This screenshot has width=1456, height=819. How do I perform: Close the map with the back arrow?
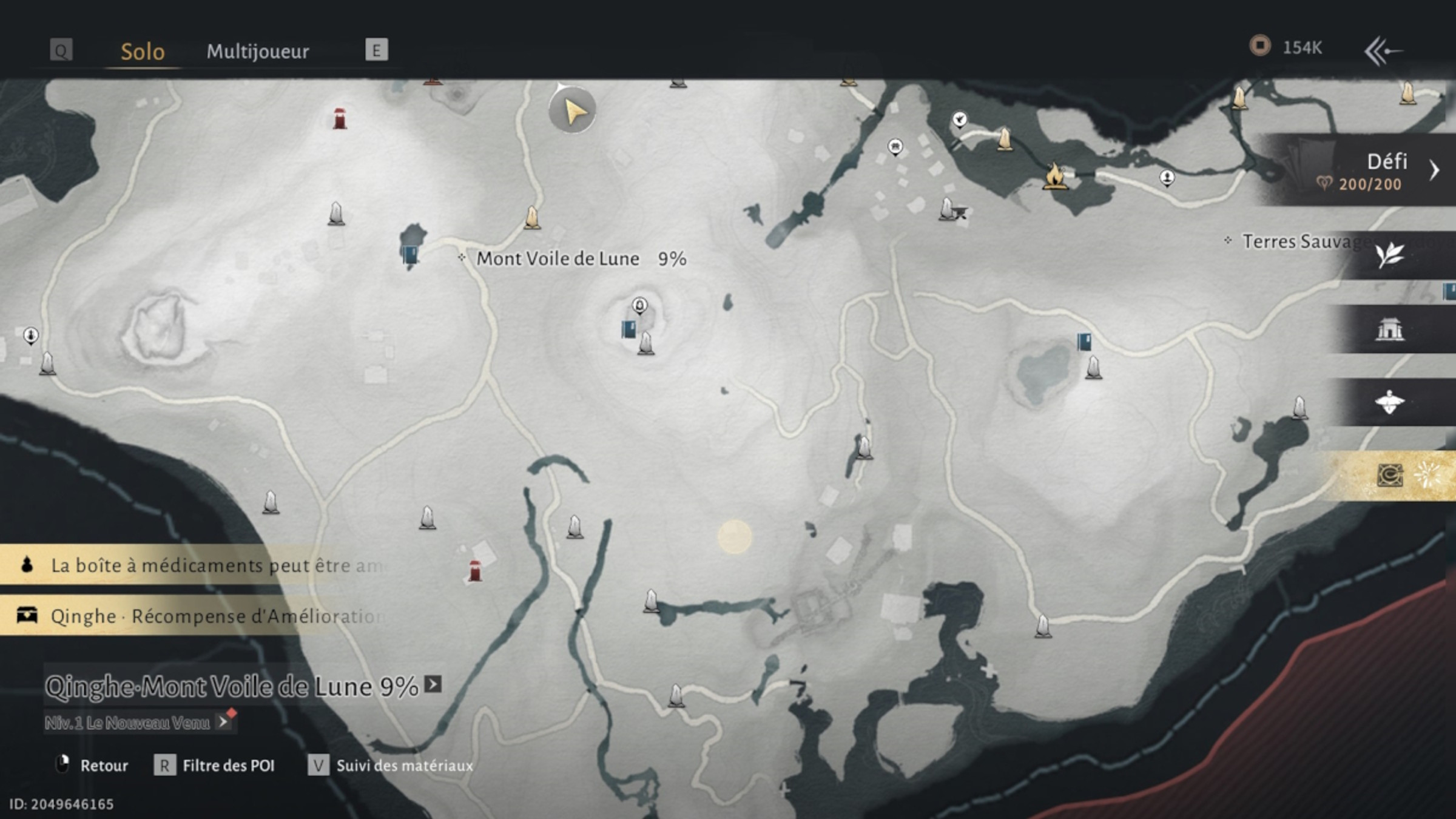pos(1382,51)
